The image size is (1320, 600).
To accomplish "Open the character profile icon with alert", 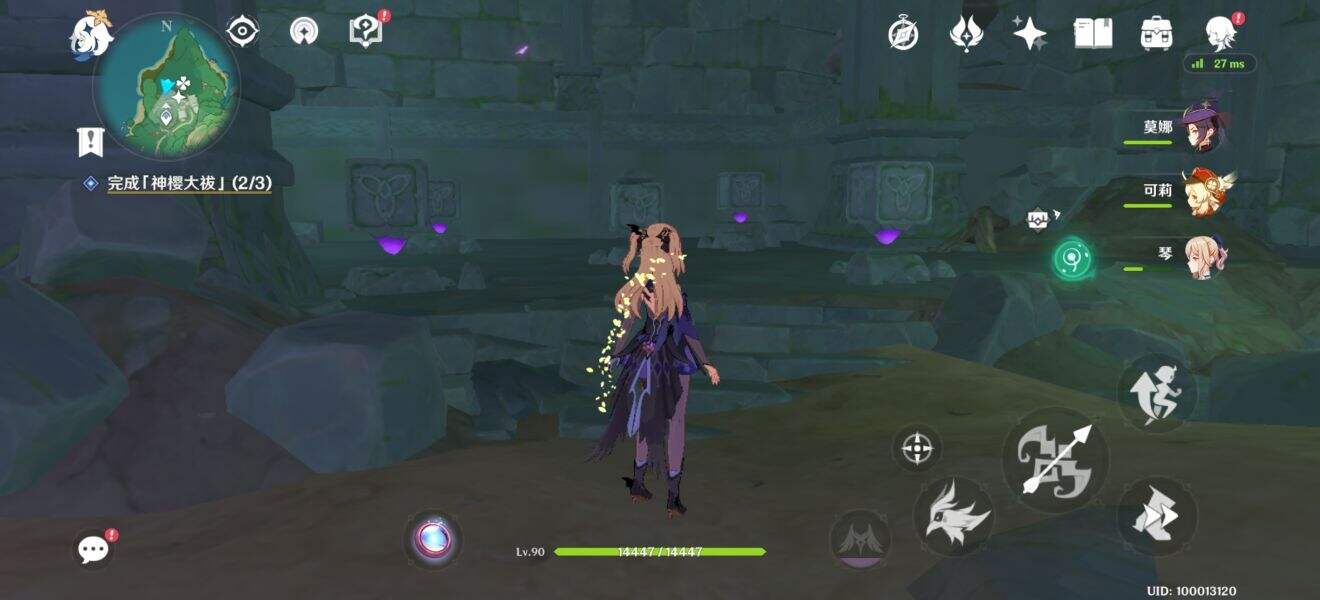I will 1221,34.
